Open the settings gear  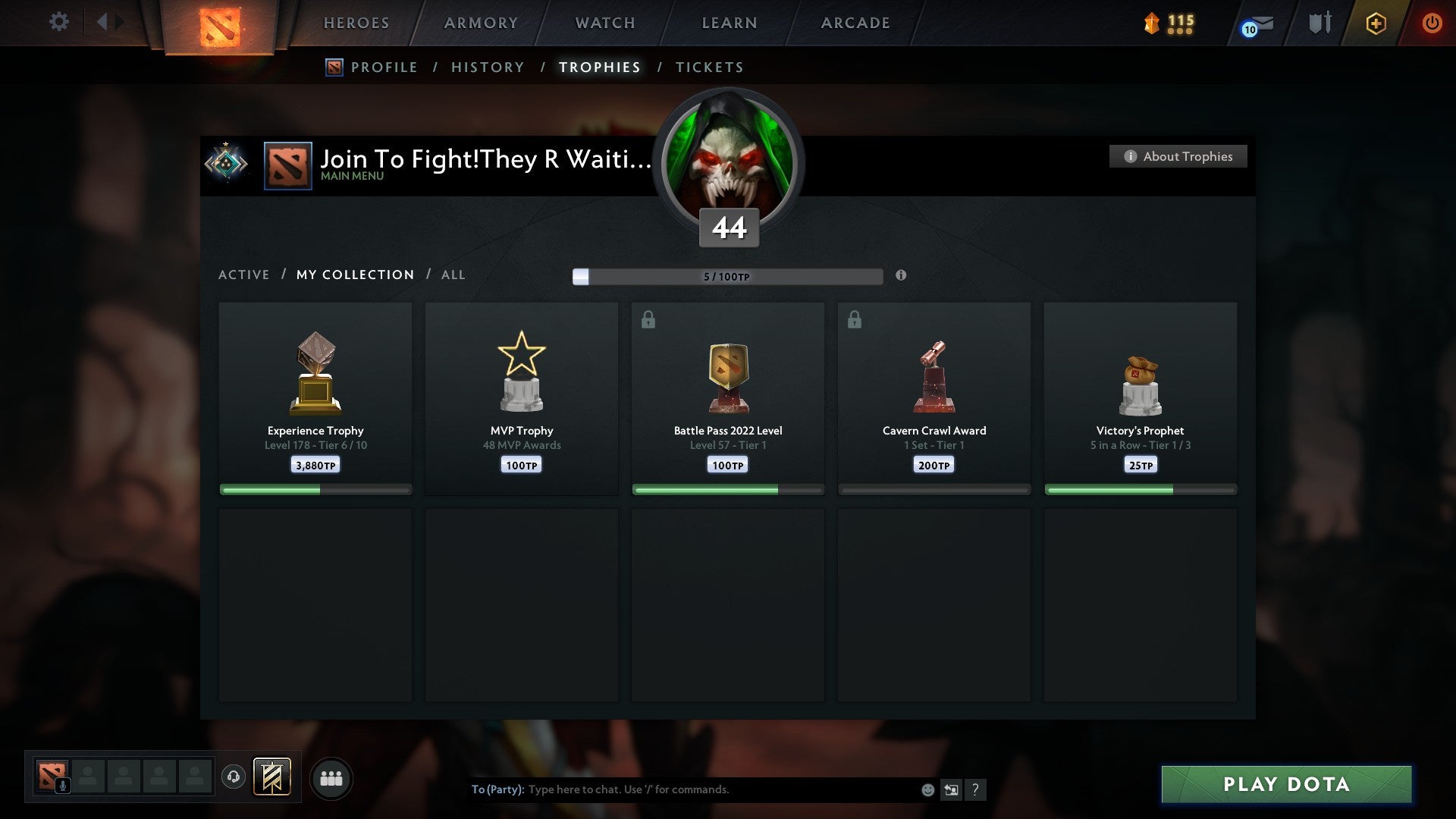(x=59, y=22)
